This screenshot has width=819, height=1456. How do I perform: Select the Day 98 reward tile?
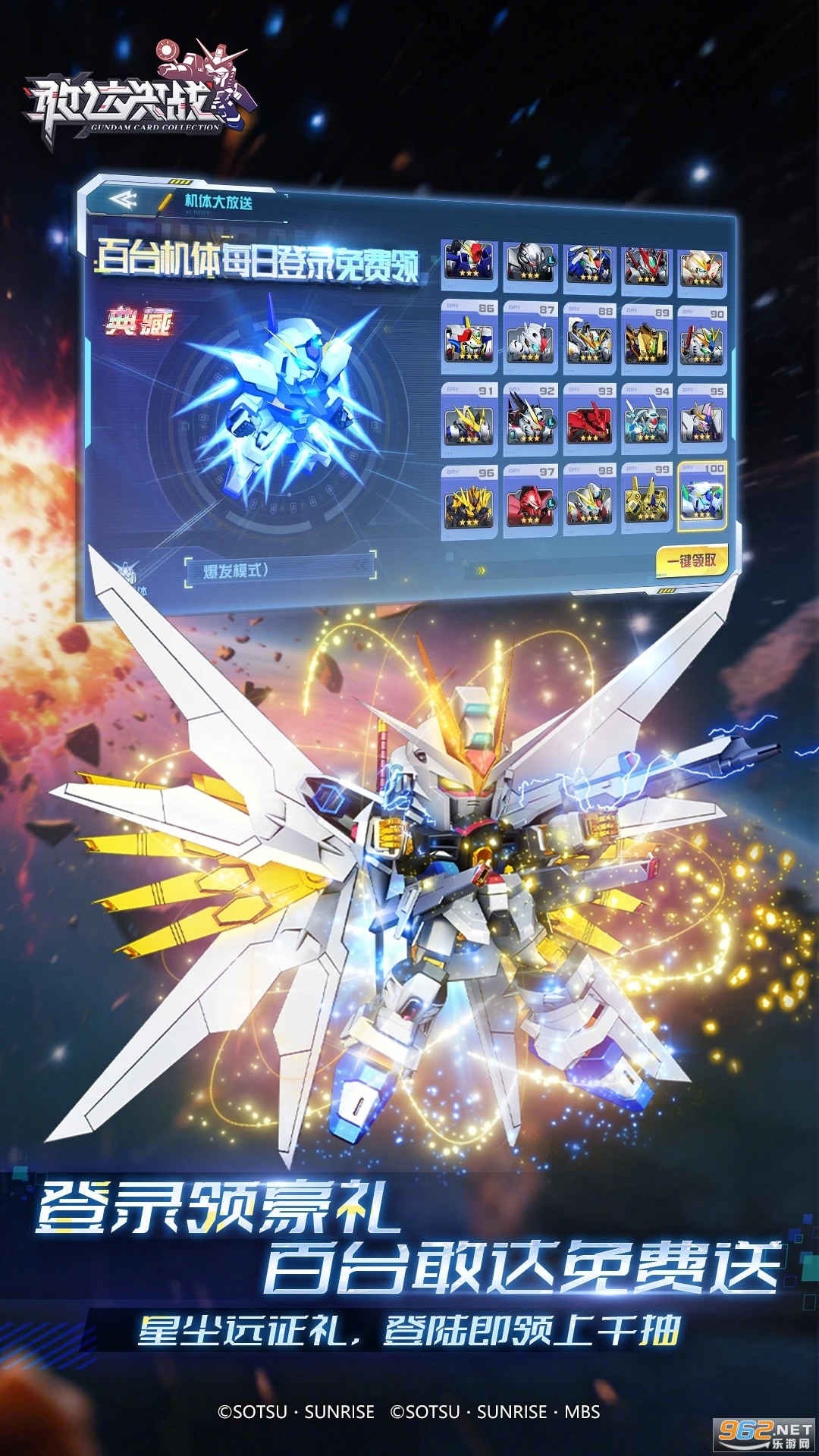coord(589,500)
